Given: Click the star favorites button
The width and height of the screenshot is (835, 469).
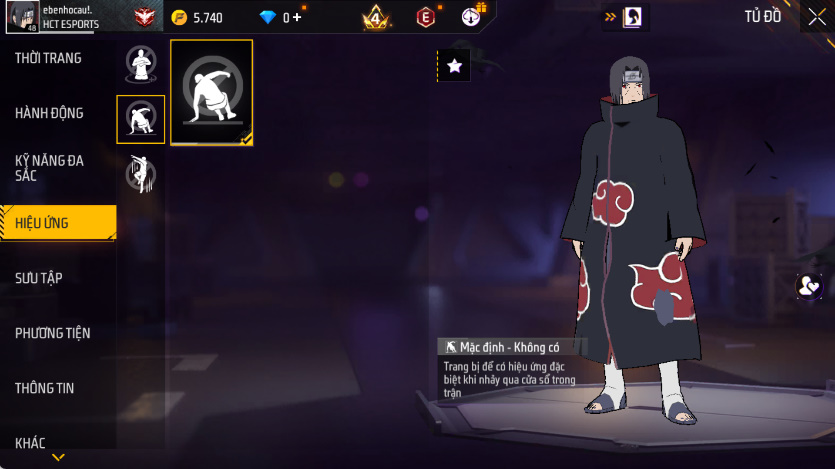Looking at the screenshot, I should 454,66.
